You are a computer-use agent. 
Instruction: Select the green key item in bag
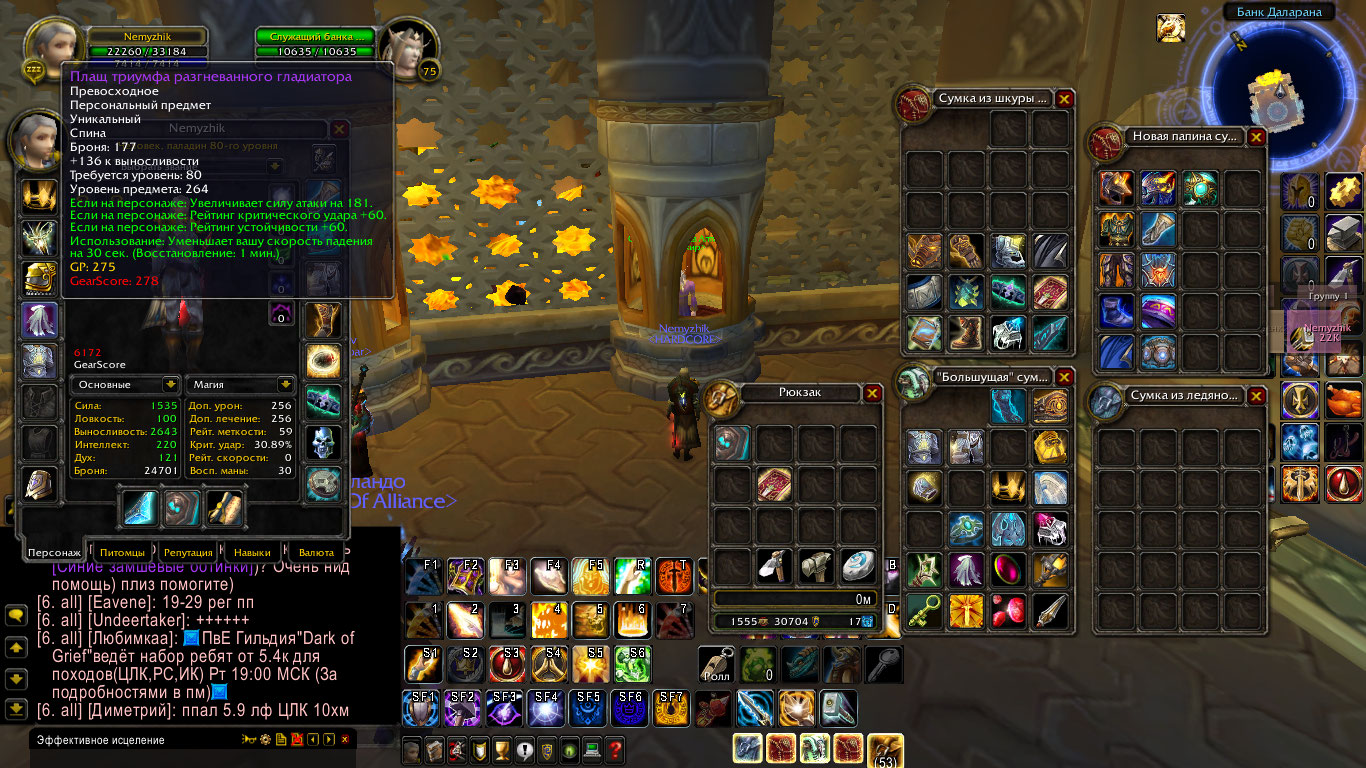[x=924, y=611]
